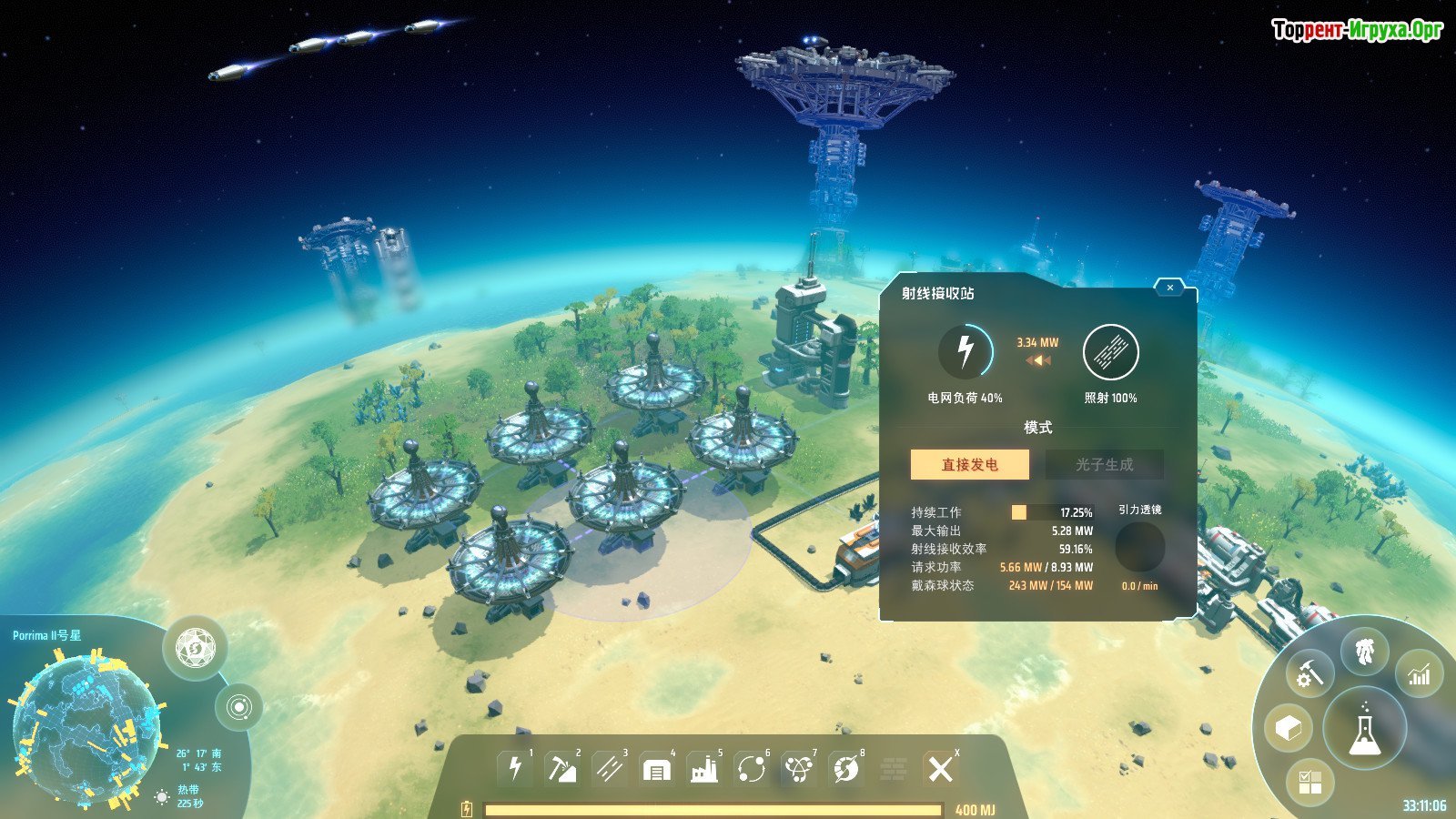Show the statistics bar chart panel
The width and height of the screenshot is (1456, 819).
point(1420,674)
